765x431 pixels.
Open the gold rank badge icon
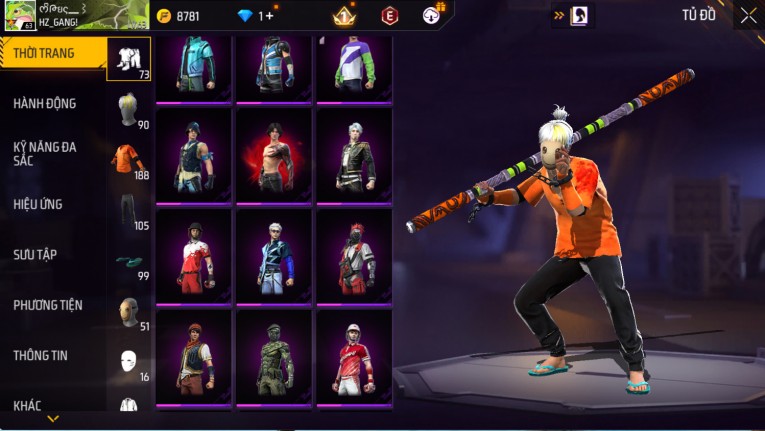pyautogui.click(x=345, y=16)
